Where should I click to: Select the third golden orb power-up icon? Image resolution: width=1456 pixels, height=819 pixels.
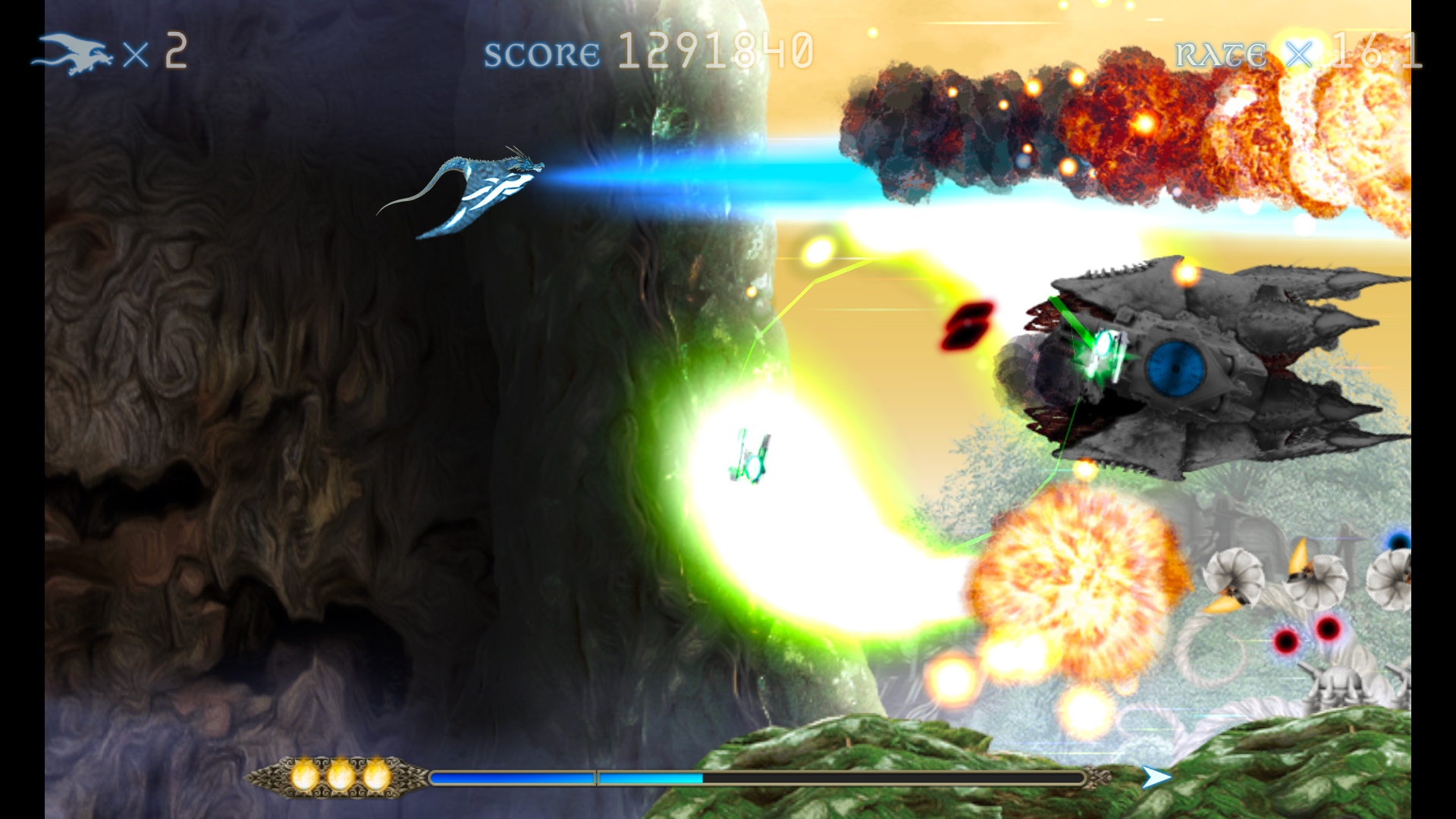[375, 777]
